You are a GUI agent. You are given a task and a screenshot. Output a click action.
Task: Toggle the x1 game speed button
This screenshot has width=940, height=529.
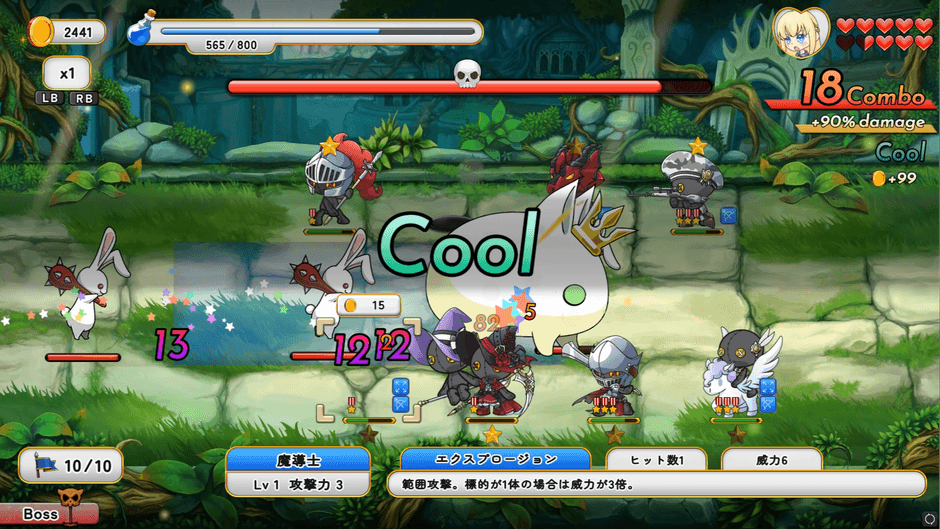(x=68, y=73)
